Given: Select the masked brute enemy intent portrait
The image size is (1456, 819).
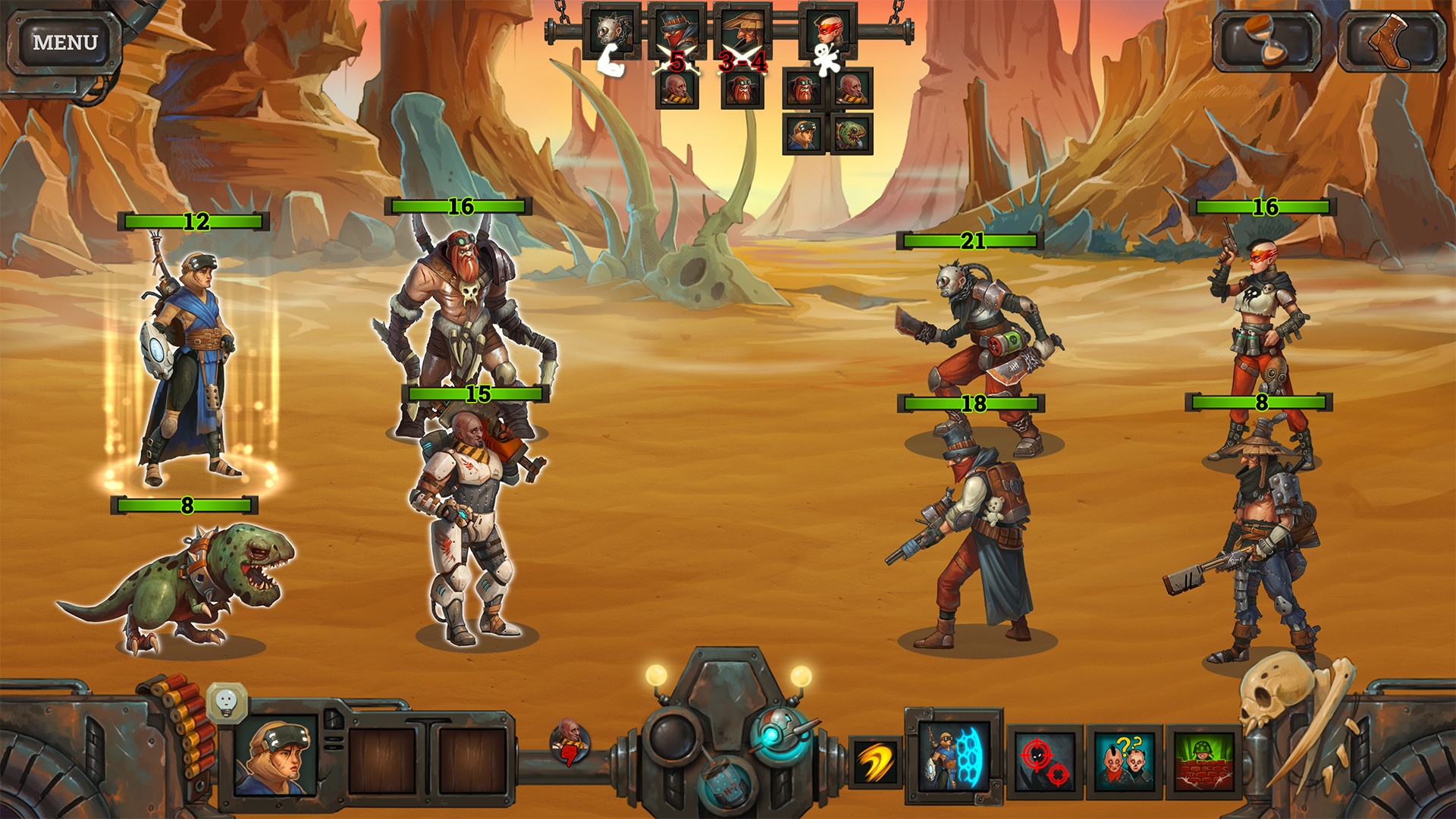Looking at the screenshot, I should [612, 31].
